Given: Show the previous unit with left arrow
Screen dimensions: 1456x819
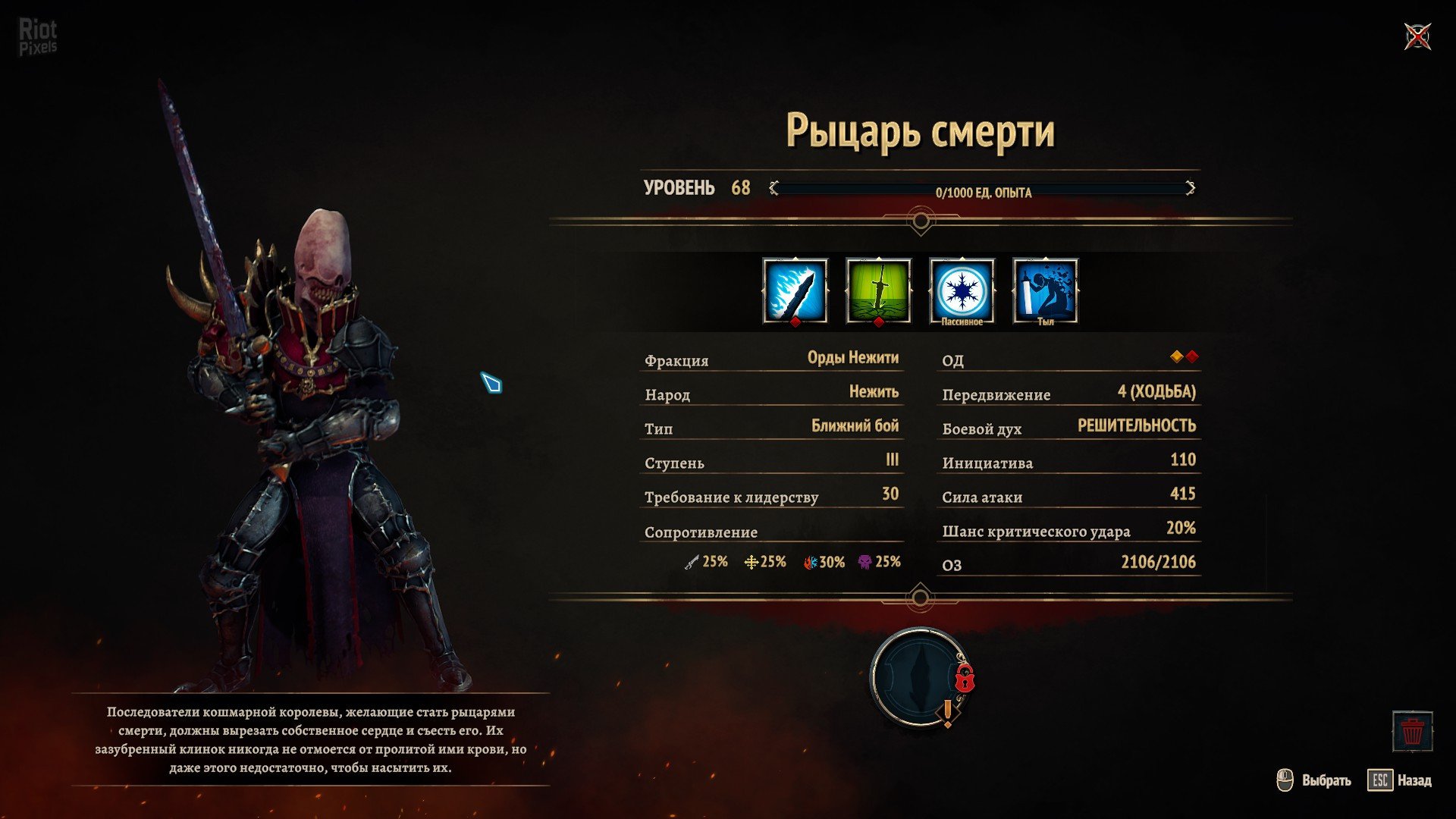Looking at the screenshot, I should pos(773,188).
